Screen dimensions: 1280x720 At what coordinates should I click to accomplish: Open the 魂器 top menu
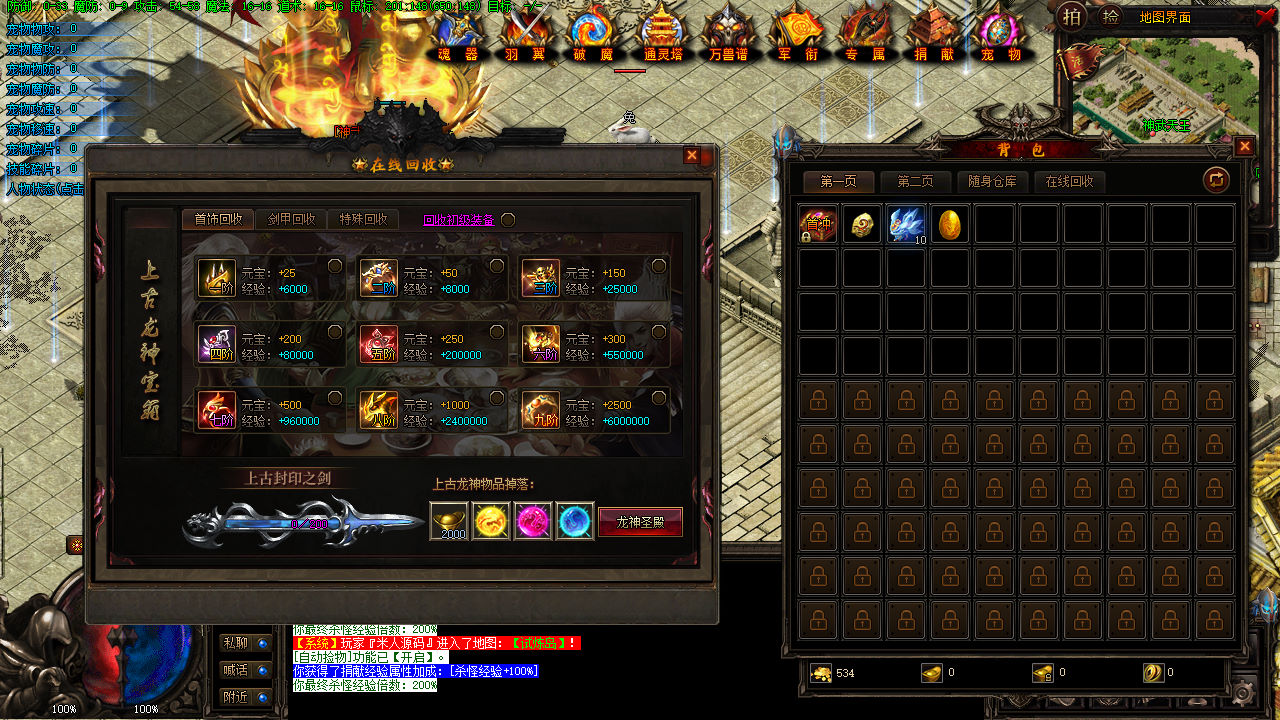click(x=458, y=36)
